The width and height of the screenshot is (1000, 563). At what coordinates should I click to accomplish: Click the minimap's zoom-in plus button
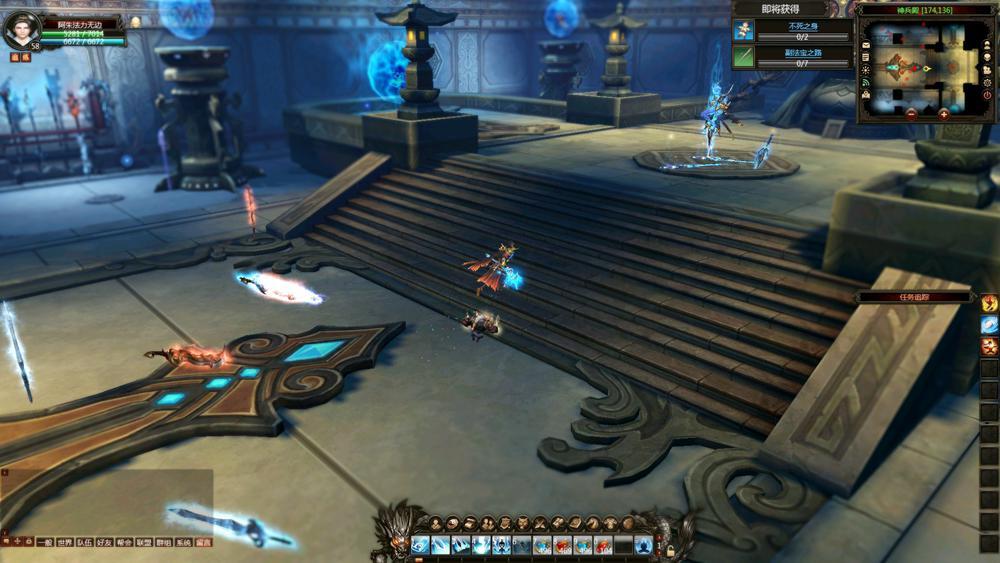coord(944,114)
